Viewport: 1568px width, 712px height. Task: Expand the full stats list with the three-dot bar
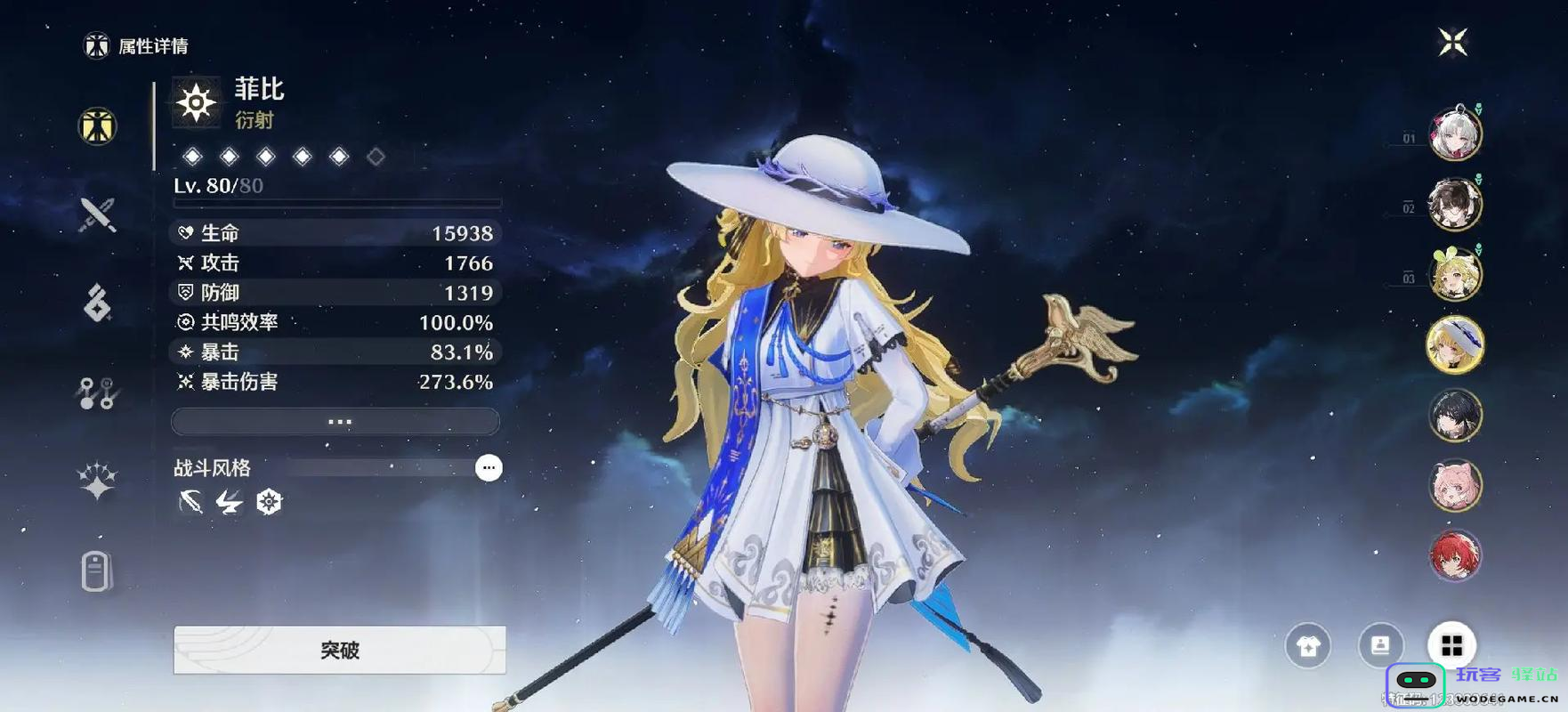tap(335, 422)
